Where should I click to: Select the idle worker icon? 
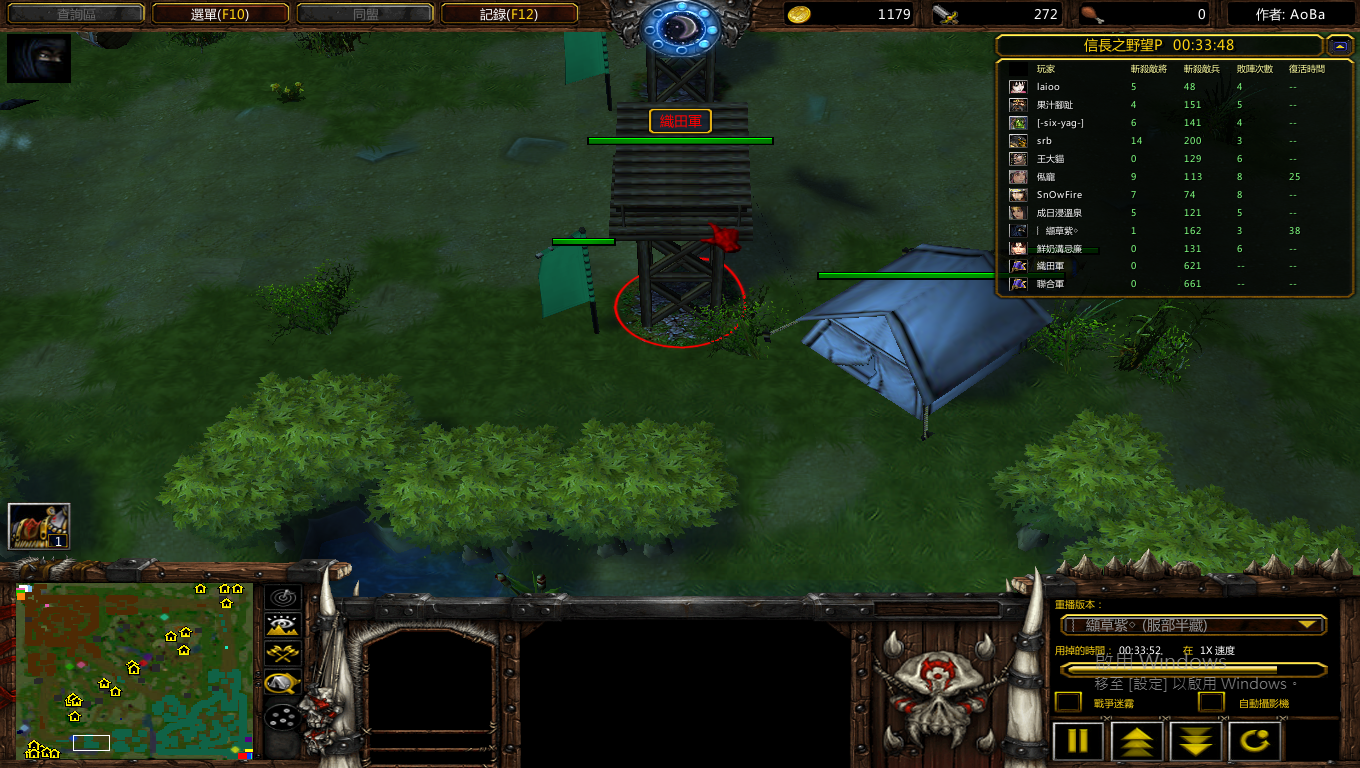pyautogui.click(x=39, y=526)
